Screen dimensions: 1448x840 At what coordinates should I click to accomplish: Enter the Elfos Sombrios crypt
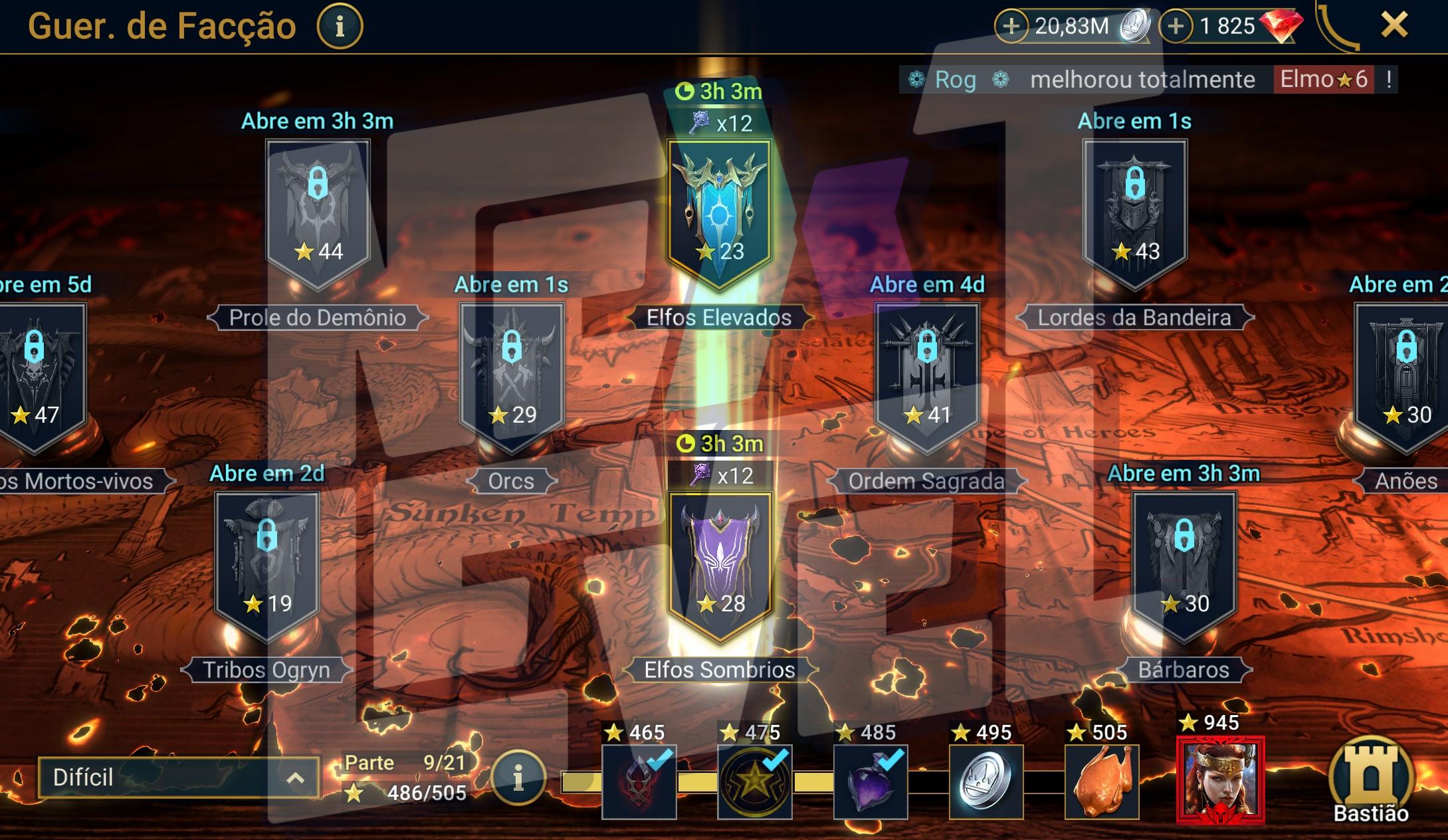click(x=719, y=565)
